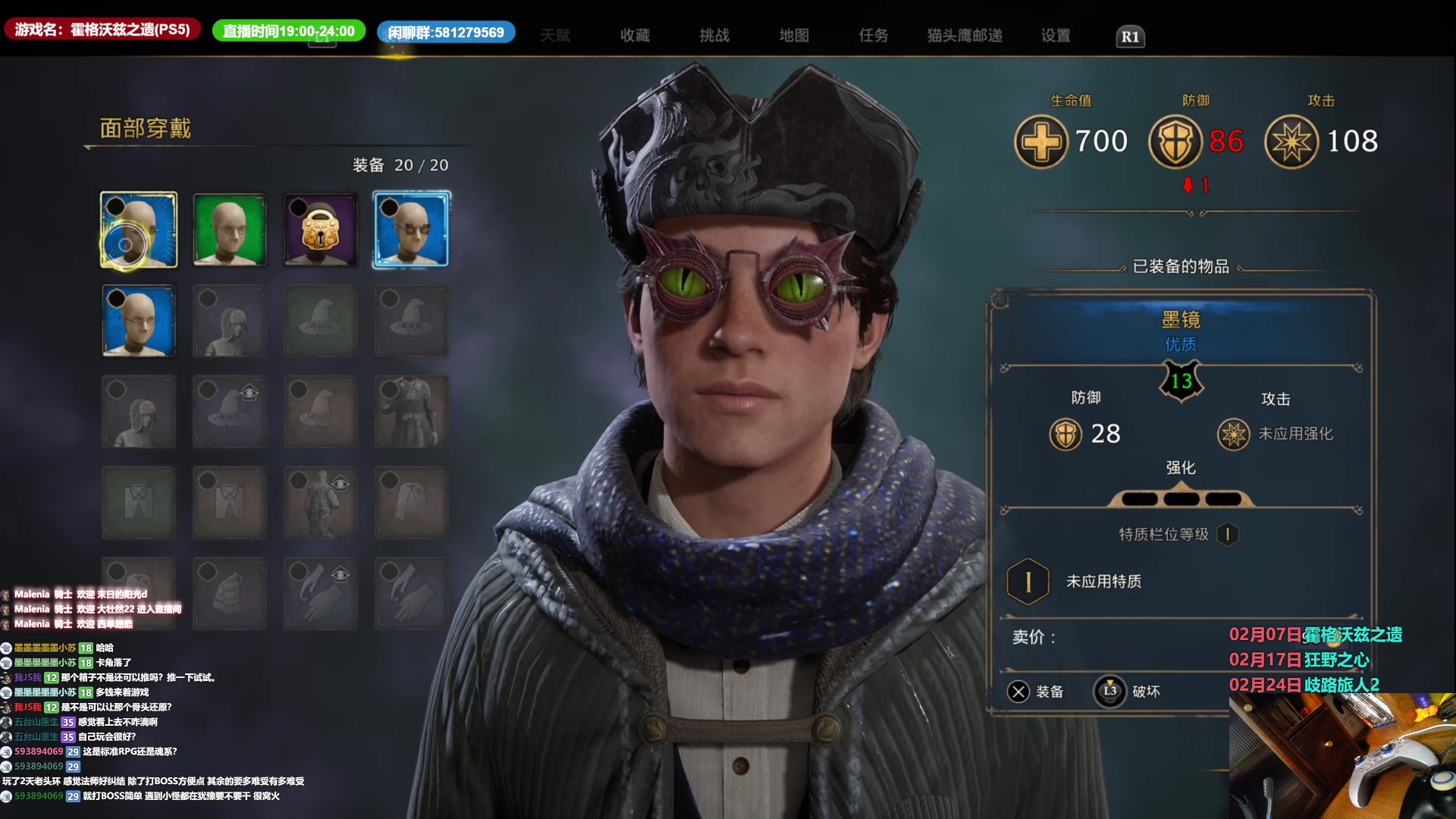Select the 天赋 talents tab

[x=555, y=36]
